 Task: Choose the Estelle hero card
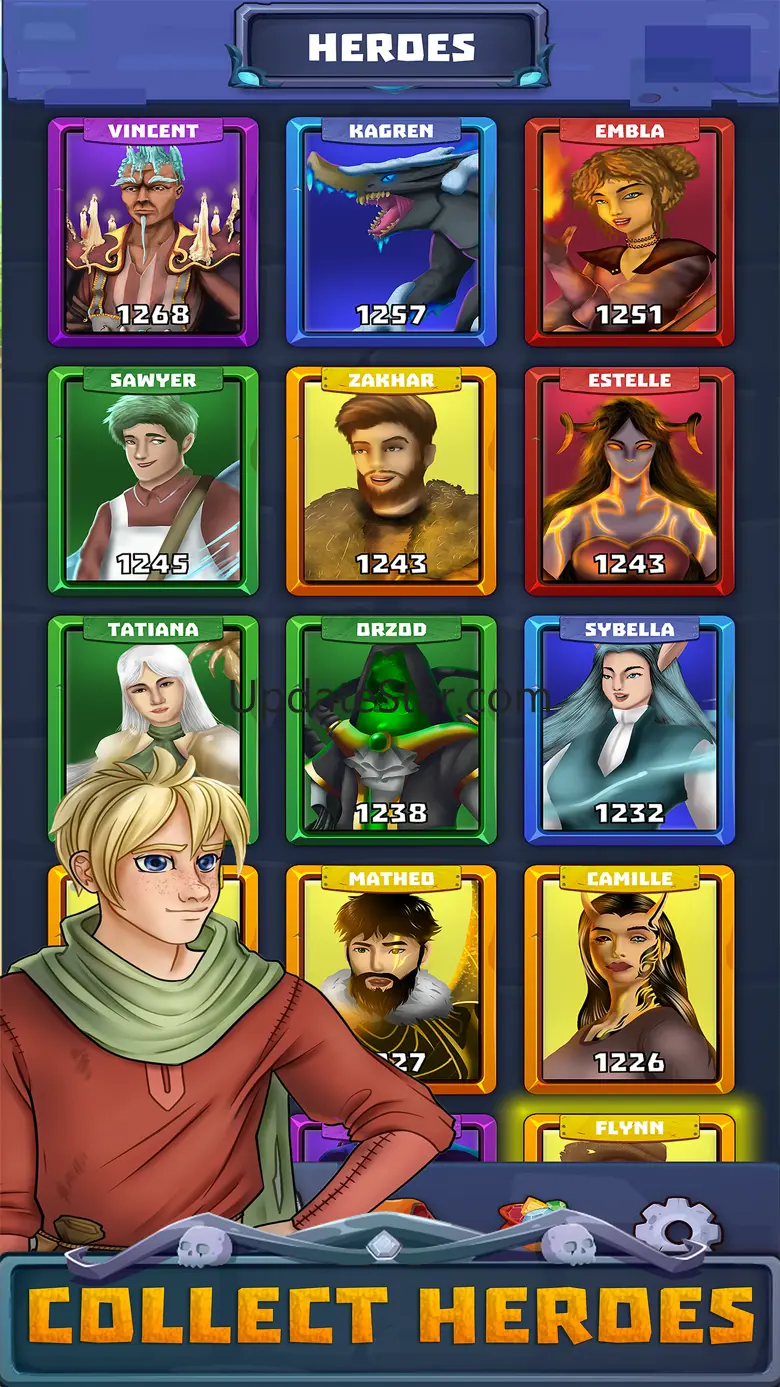tap(629, 481)
